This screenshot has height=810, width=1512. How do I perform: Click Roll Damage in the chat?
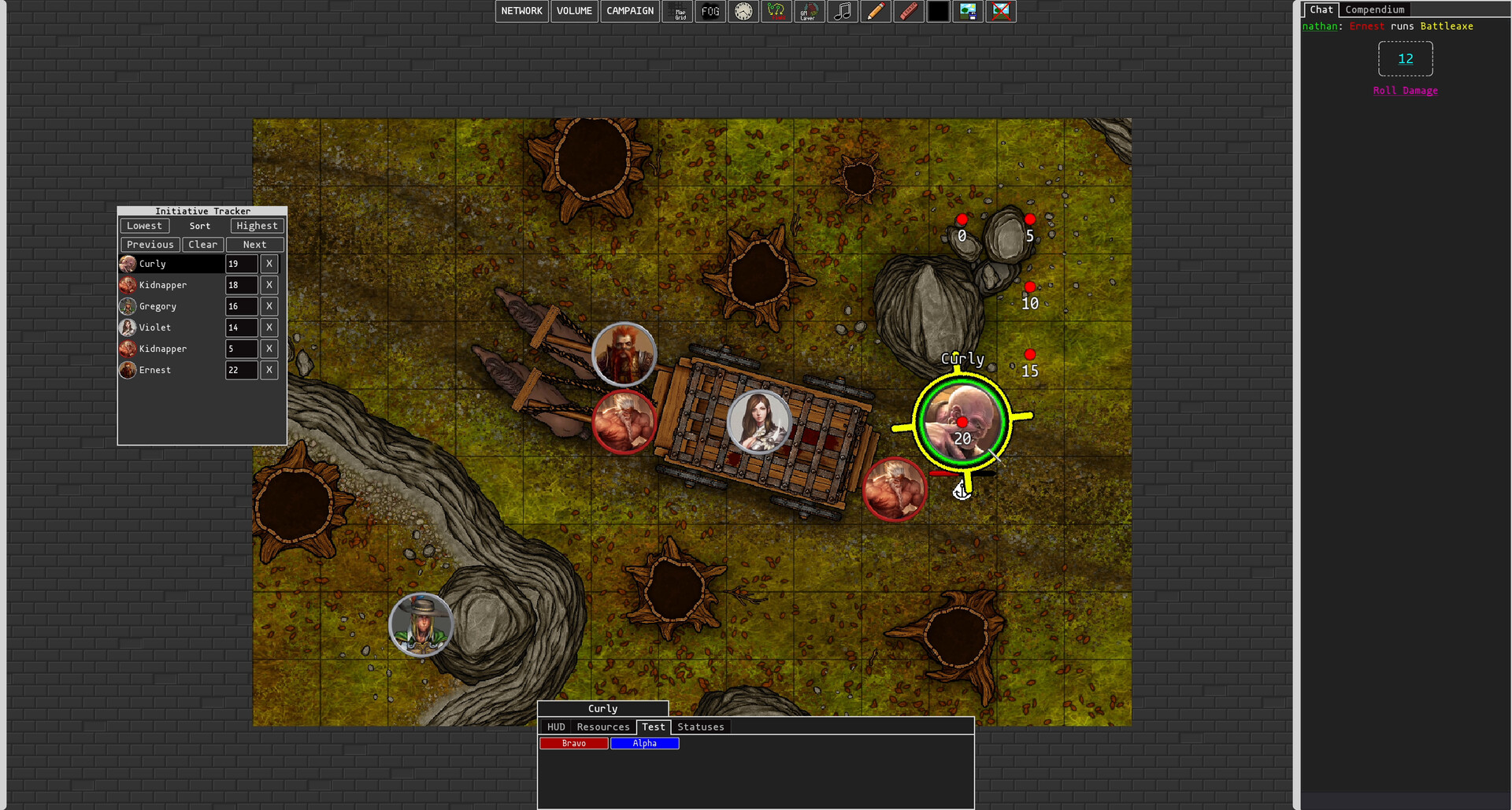click(1405, 91)
